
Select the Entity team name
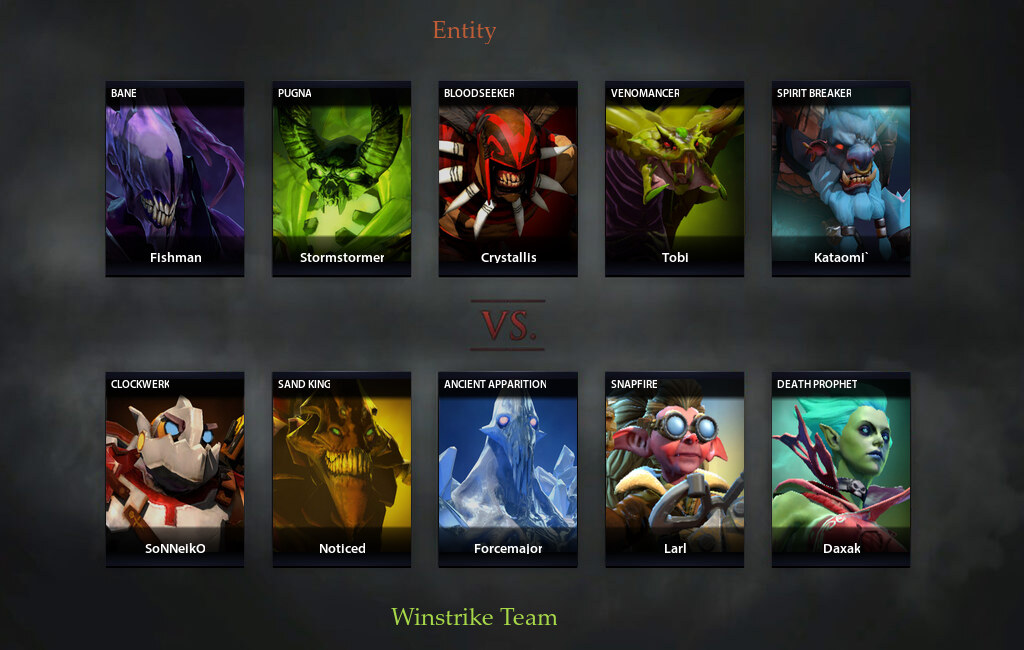click(x=464, y=30)
